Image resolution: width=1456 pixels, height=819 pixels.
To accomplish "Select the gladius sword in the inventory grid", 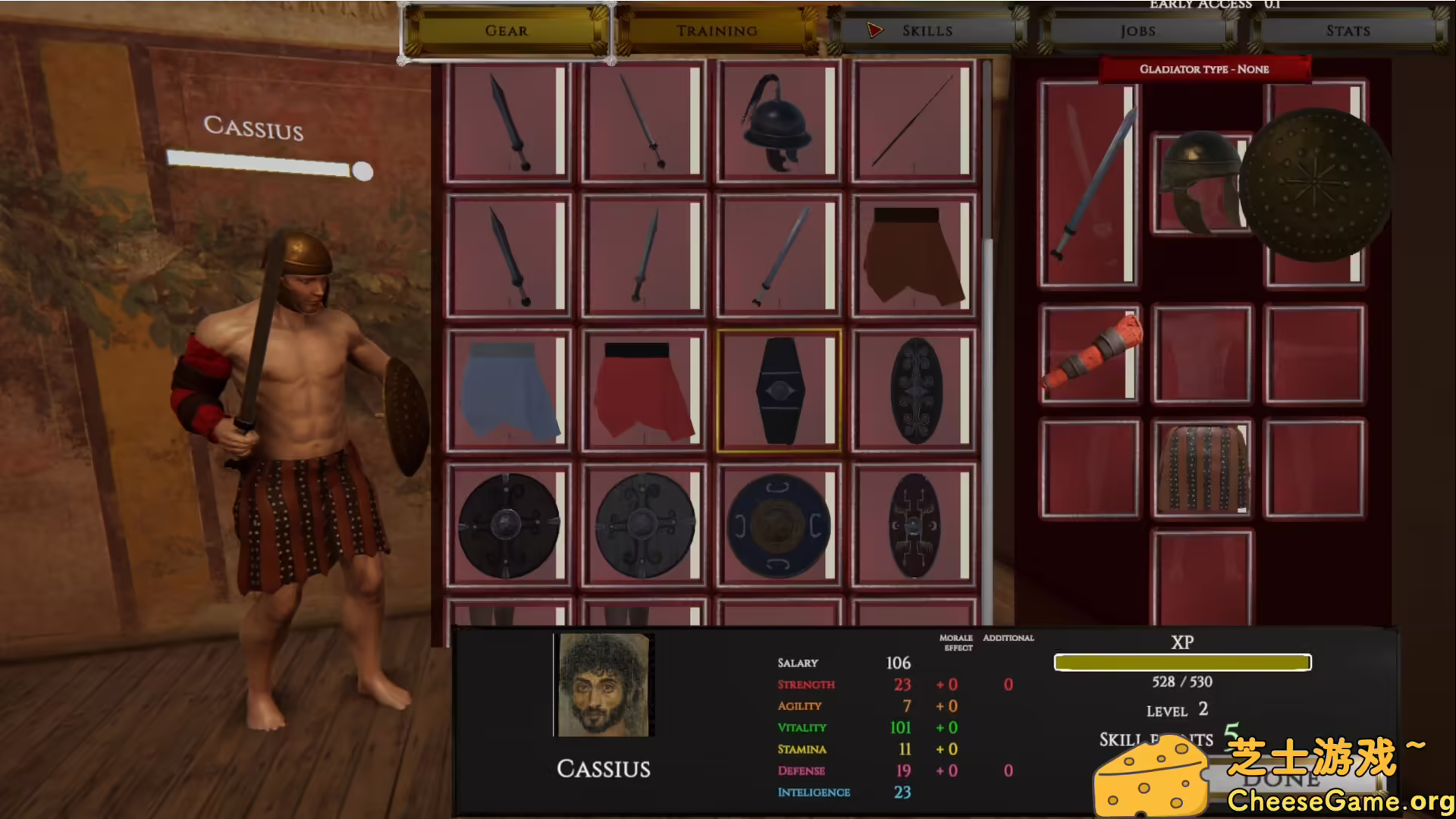I will tap(508, 124).
